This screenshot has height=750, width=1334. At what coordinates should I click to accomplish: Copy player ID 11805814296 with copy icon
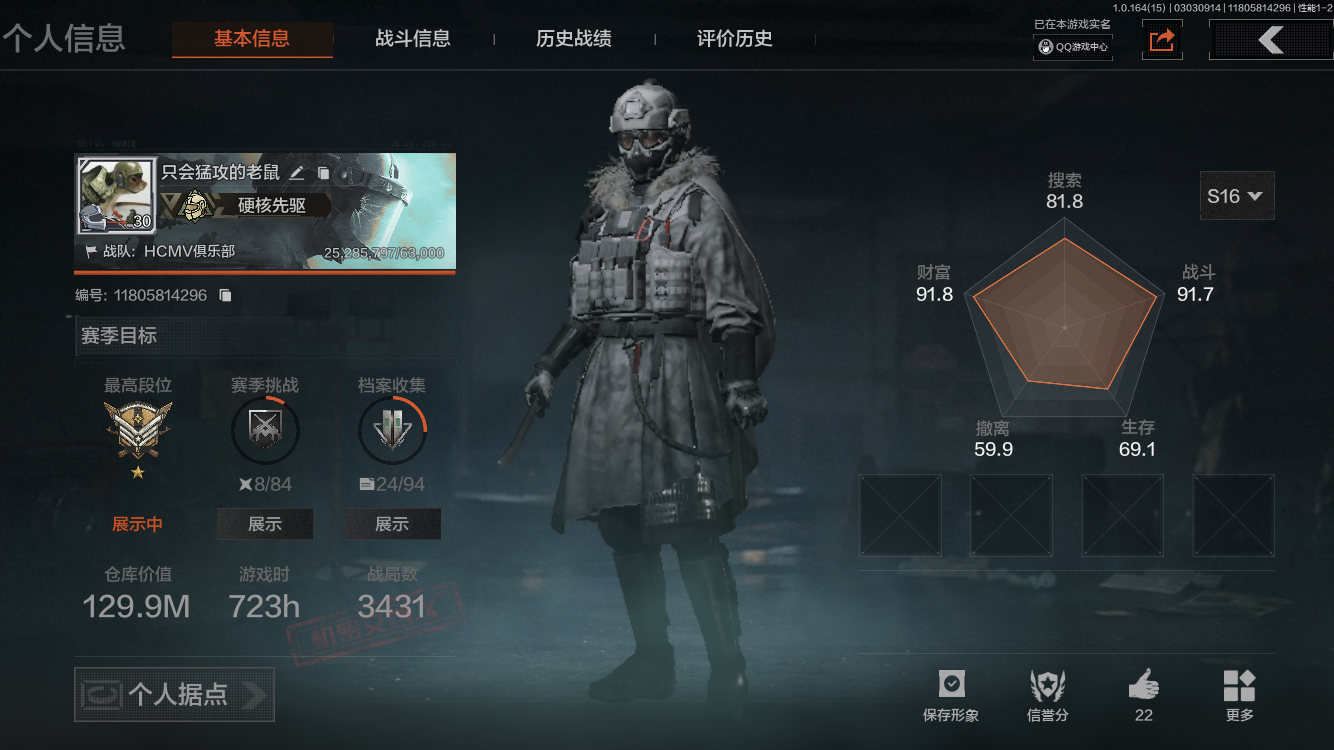point(225,294)
